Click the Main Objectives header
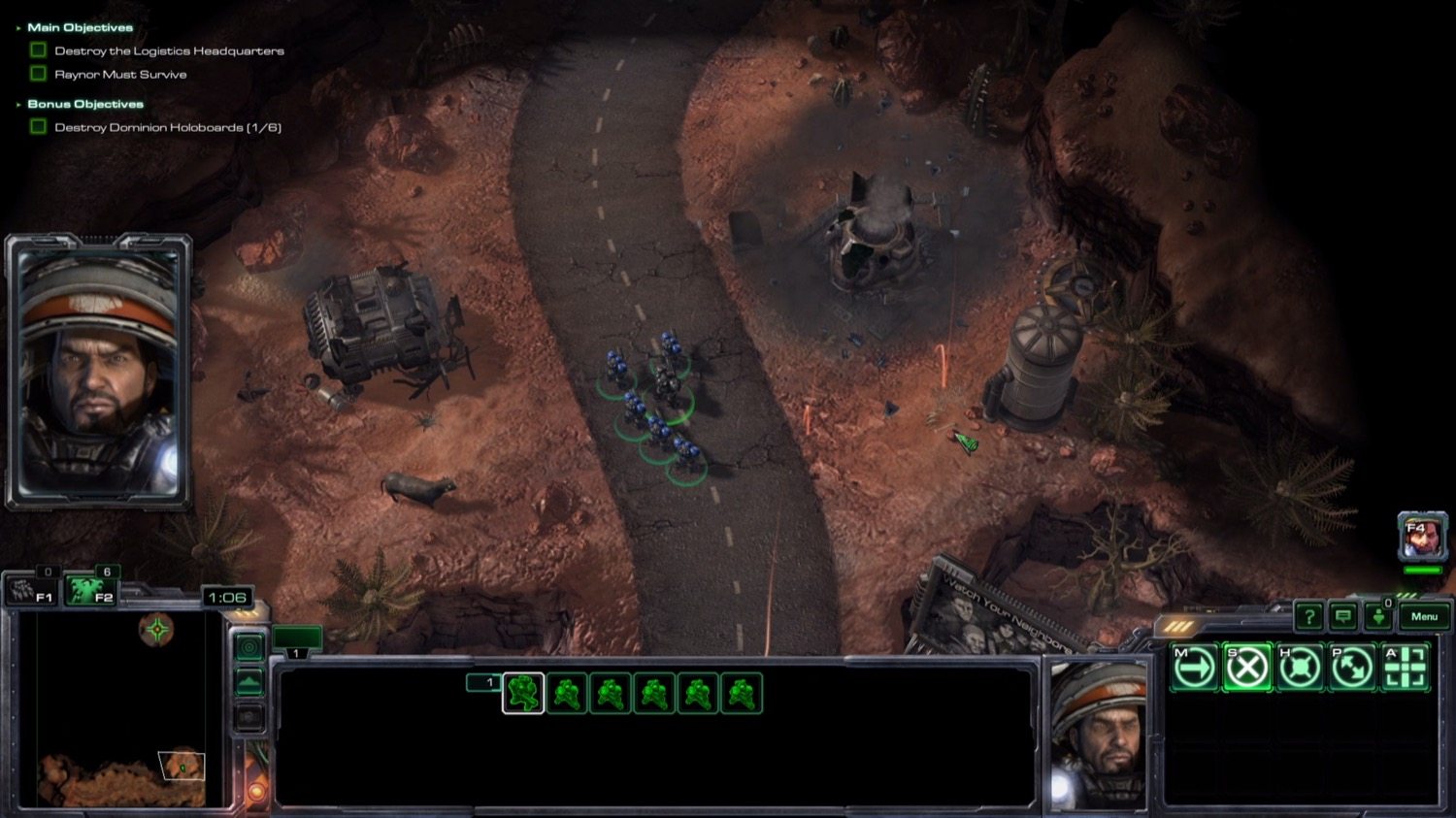This screenshot has height=818, width=1456. point(80,28)
